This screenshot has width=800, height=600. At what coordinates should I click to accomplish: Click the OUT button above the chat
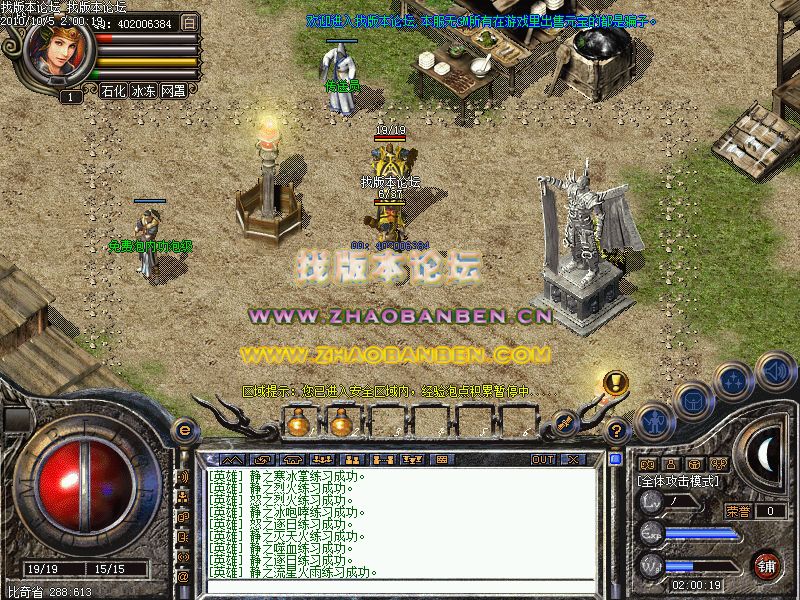point(542,460)
